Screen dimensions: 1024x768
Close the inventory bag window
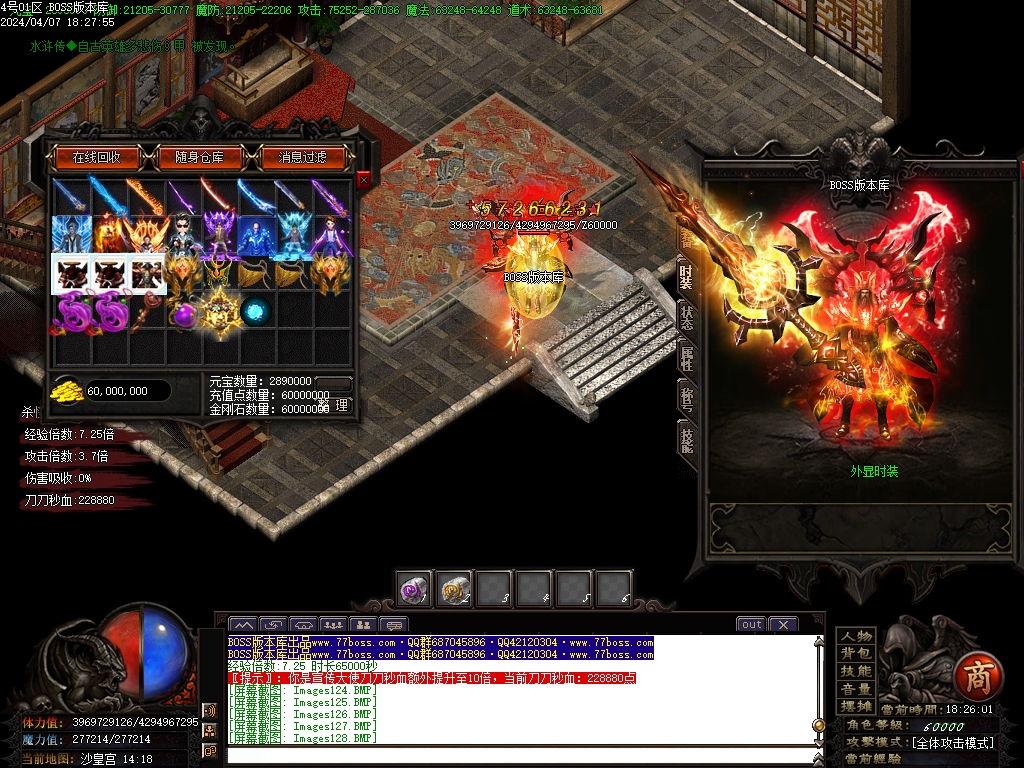[x=363, y=179]
